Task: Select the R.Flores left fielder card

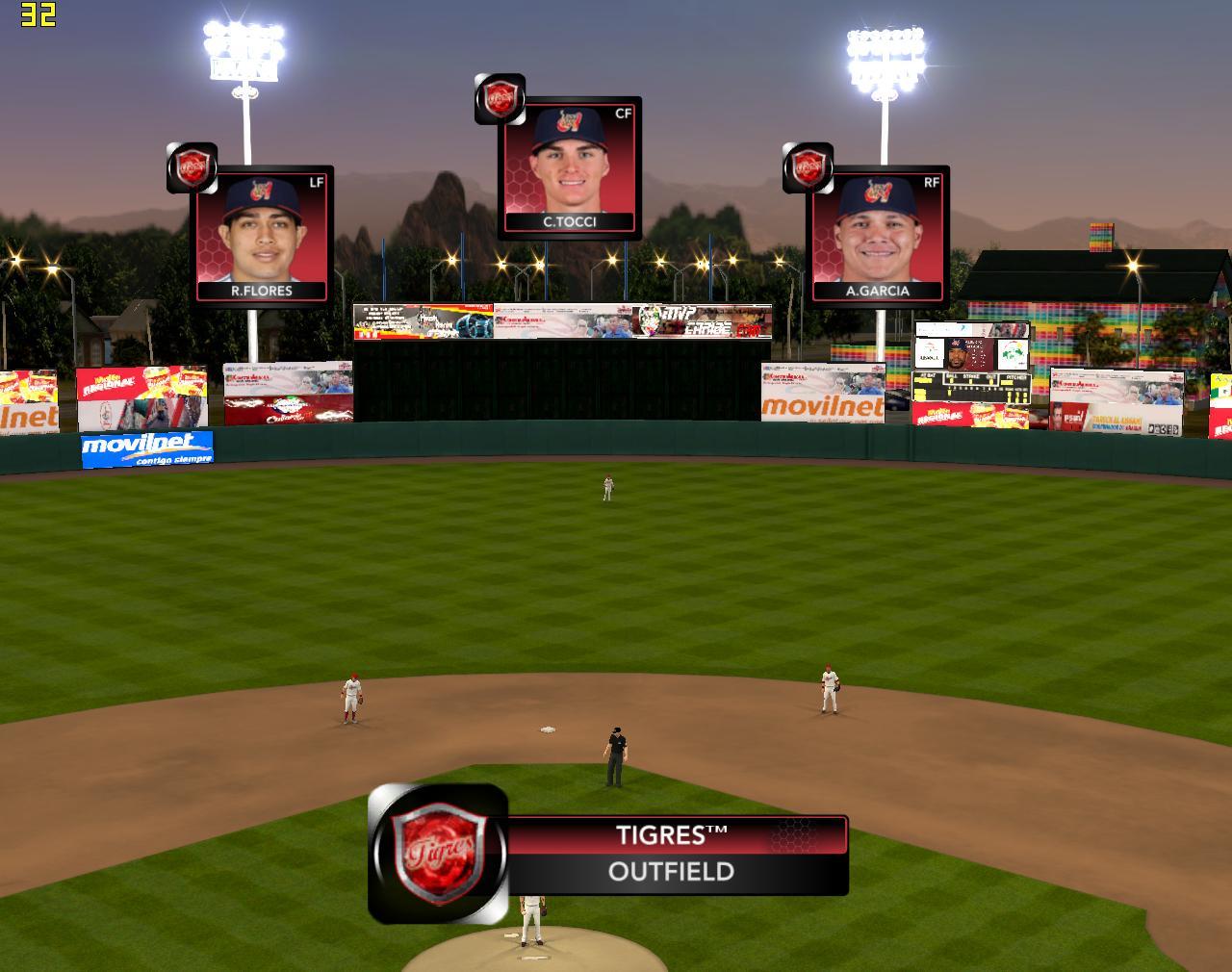Action: click(x=262, y=236)
